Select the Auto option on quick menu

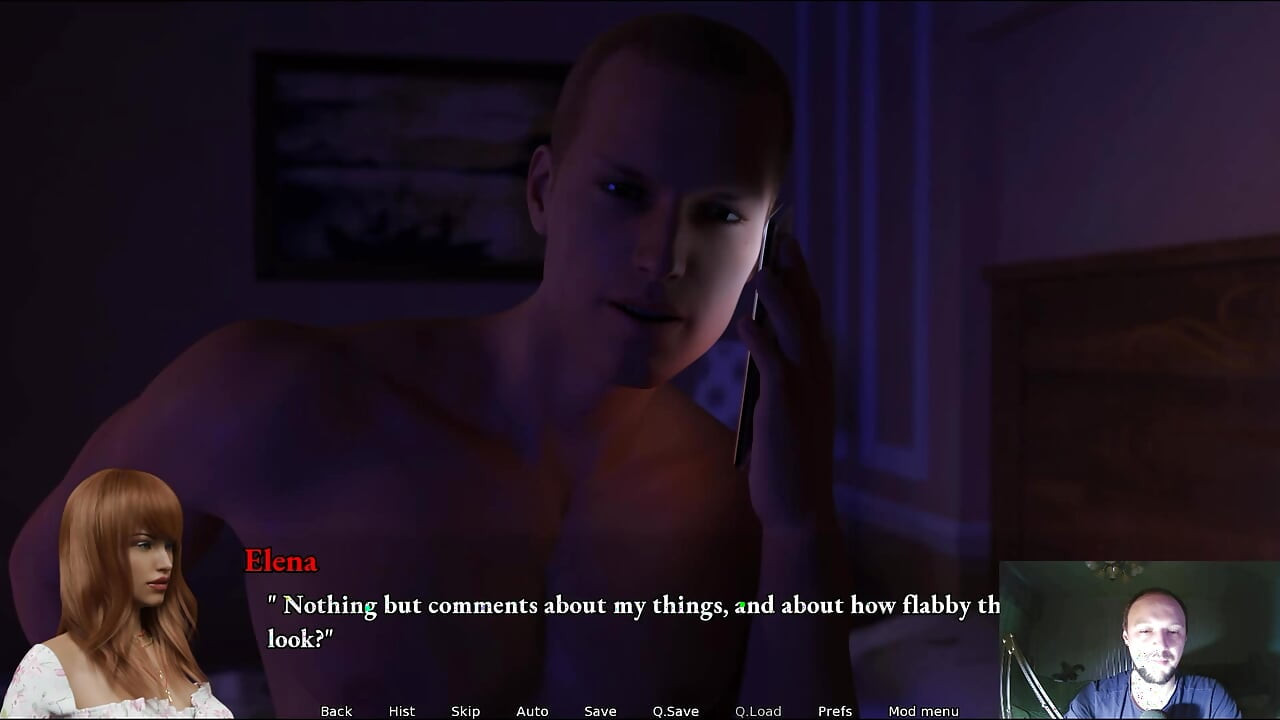532,711
